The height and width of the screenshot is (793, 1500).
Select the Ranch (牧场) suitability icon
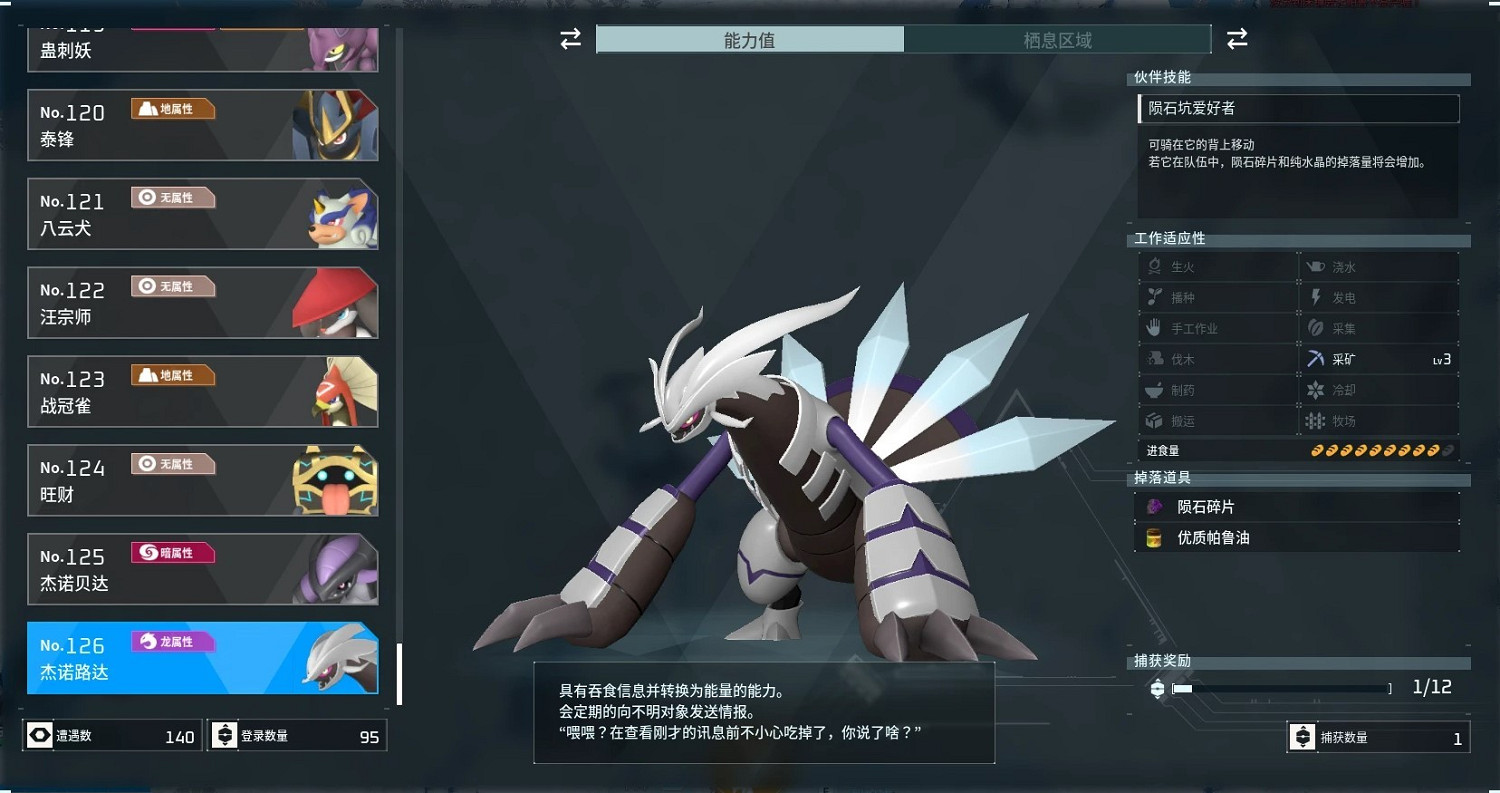click(x=1316, y=420)
